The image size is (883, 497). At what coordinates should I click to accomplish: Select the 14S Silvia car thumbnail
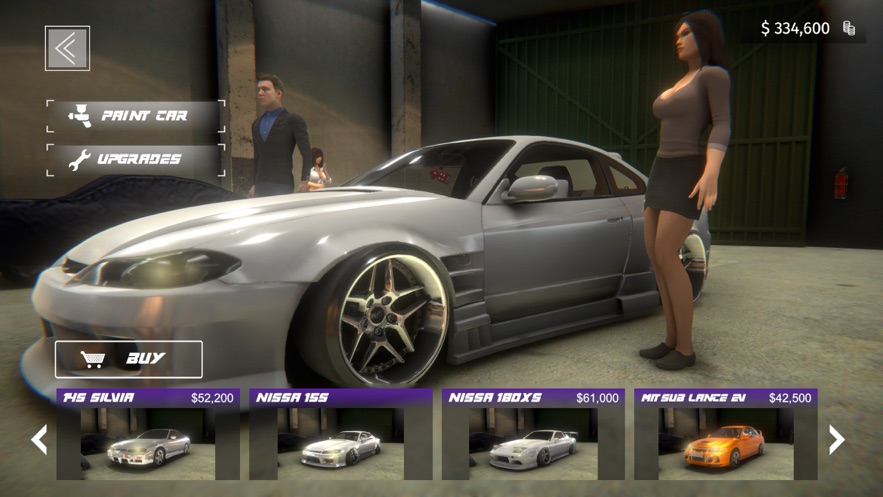click(147, 435)
